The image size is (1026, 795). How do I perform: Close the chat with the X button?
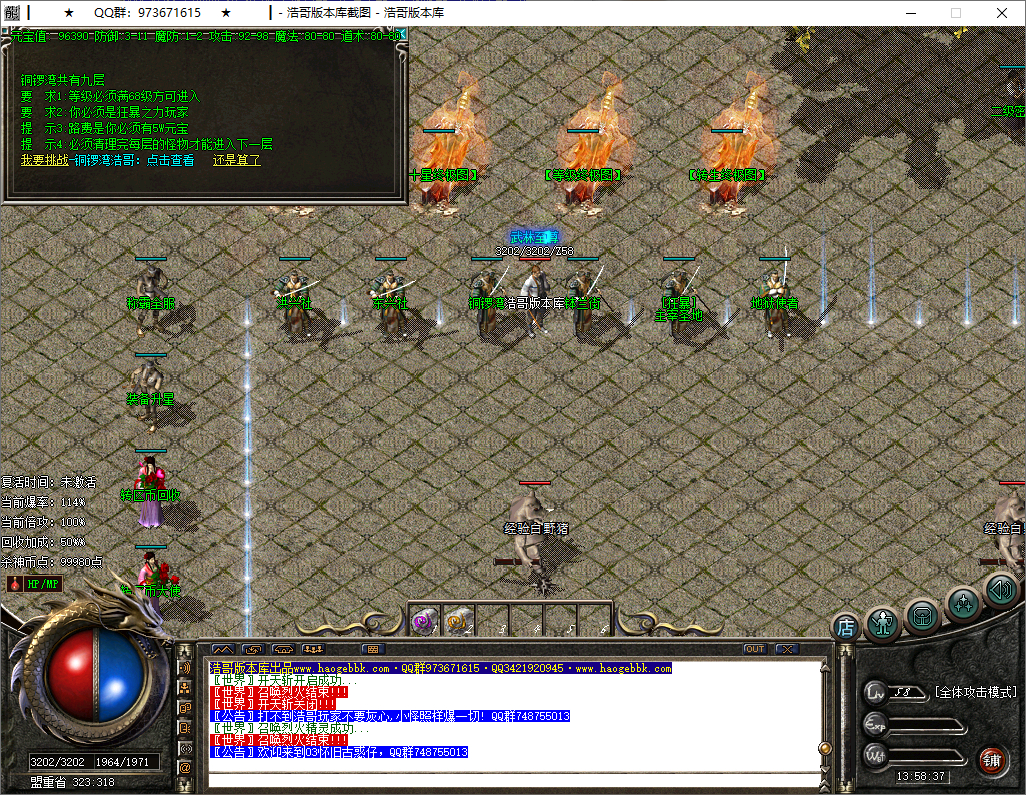(786, 649)
